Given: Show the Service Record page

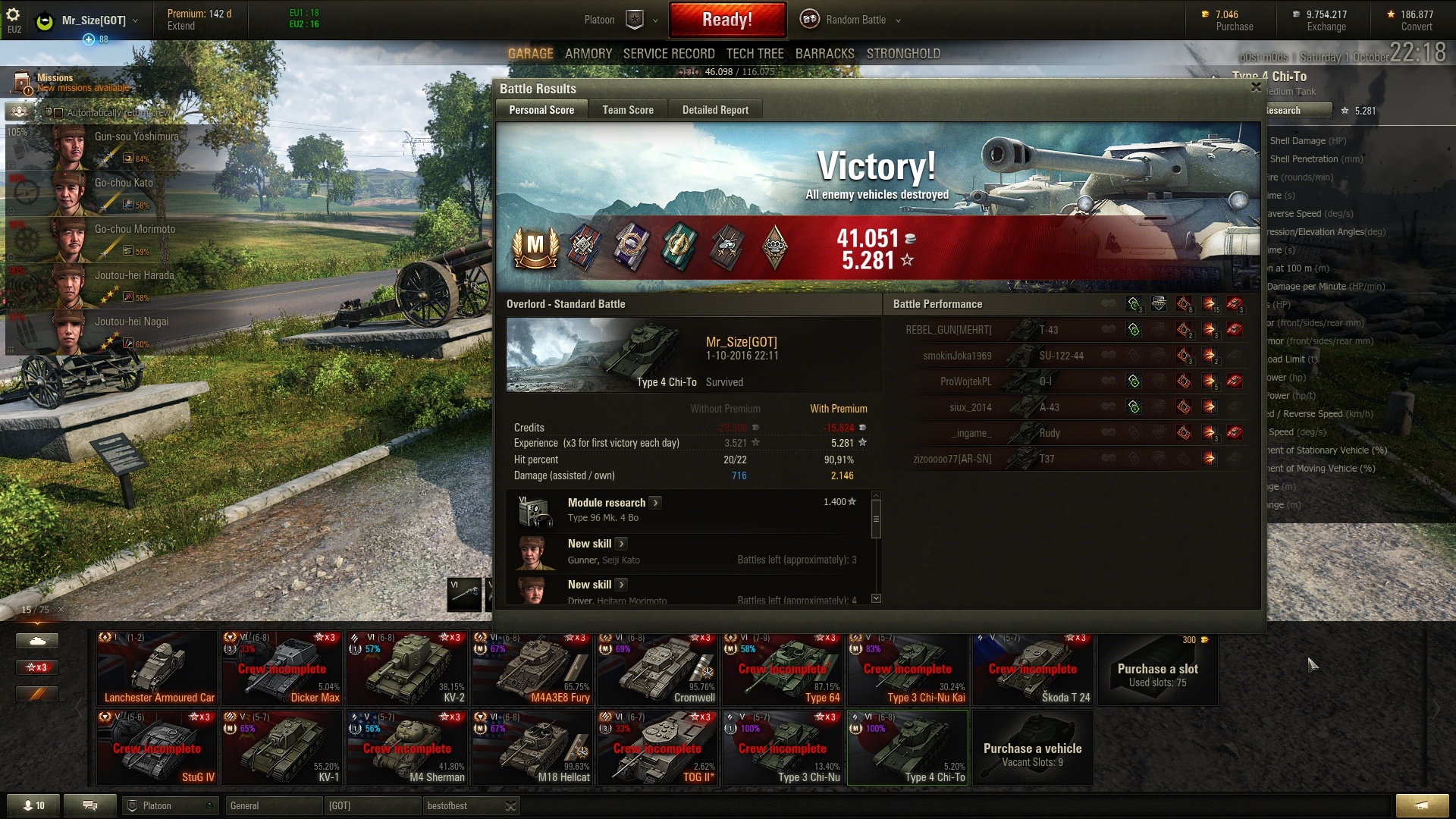Looking at the screenshot, I should pyautogui.click(x=668, y=54).
